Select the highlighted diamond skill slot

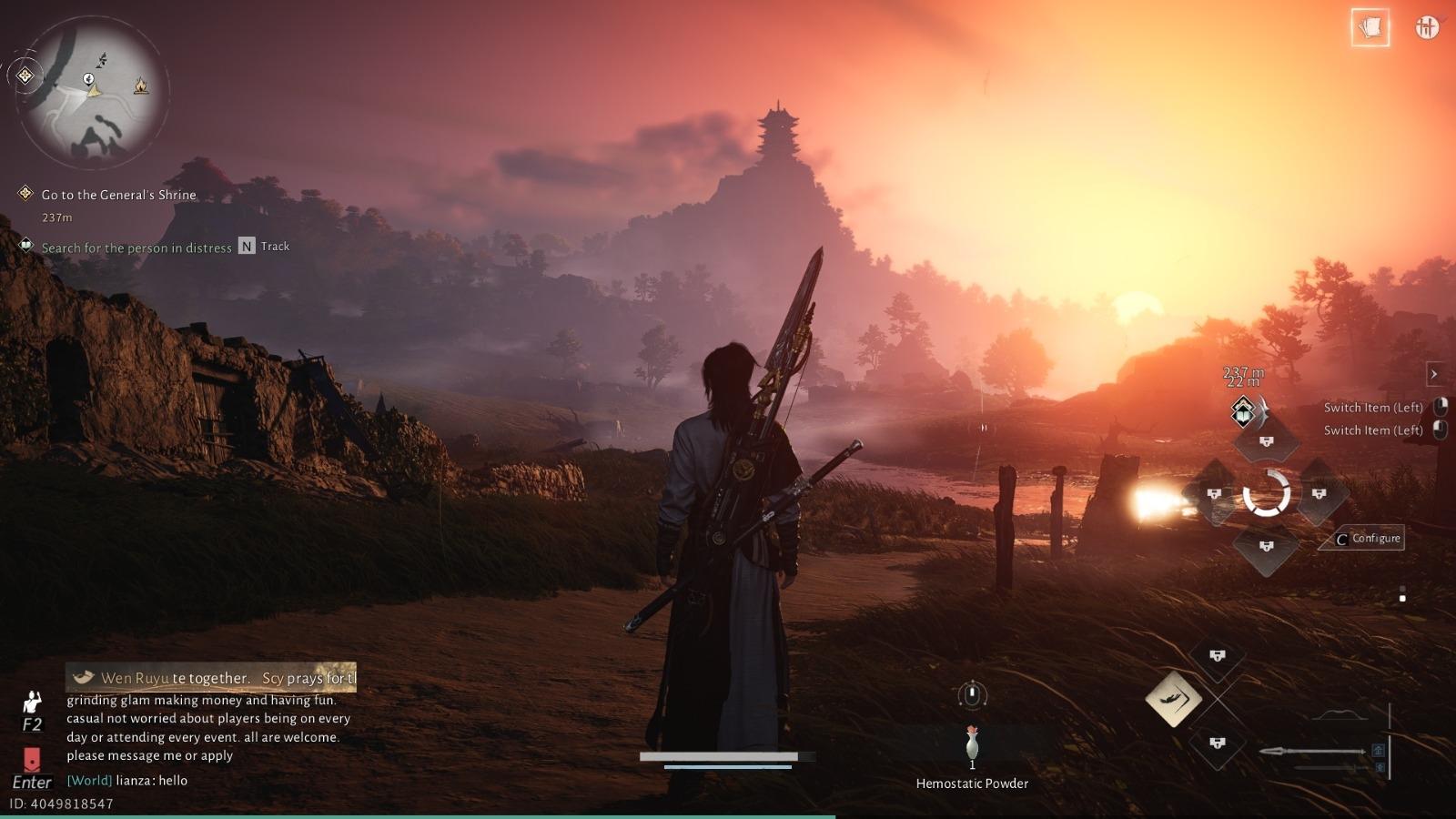pos(1174,699)
